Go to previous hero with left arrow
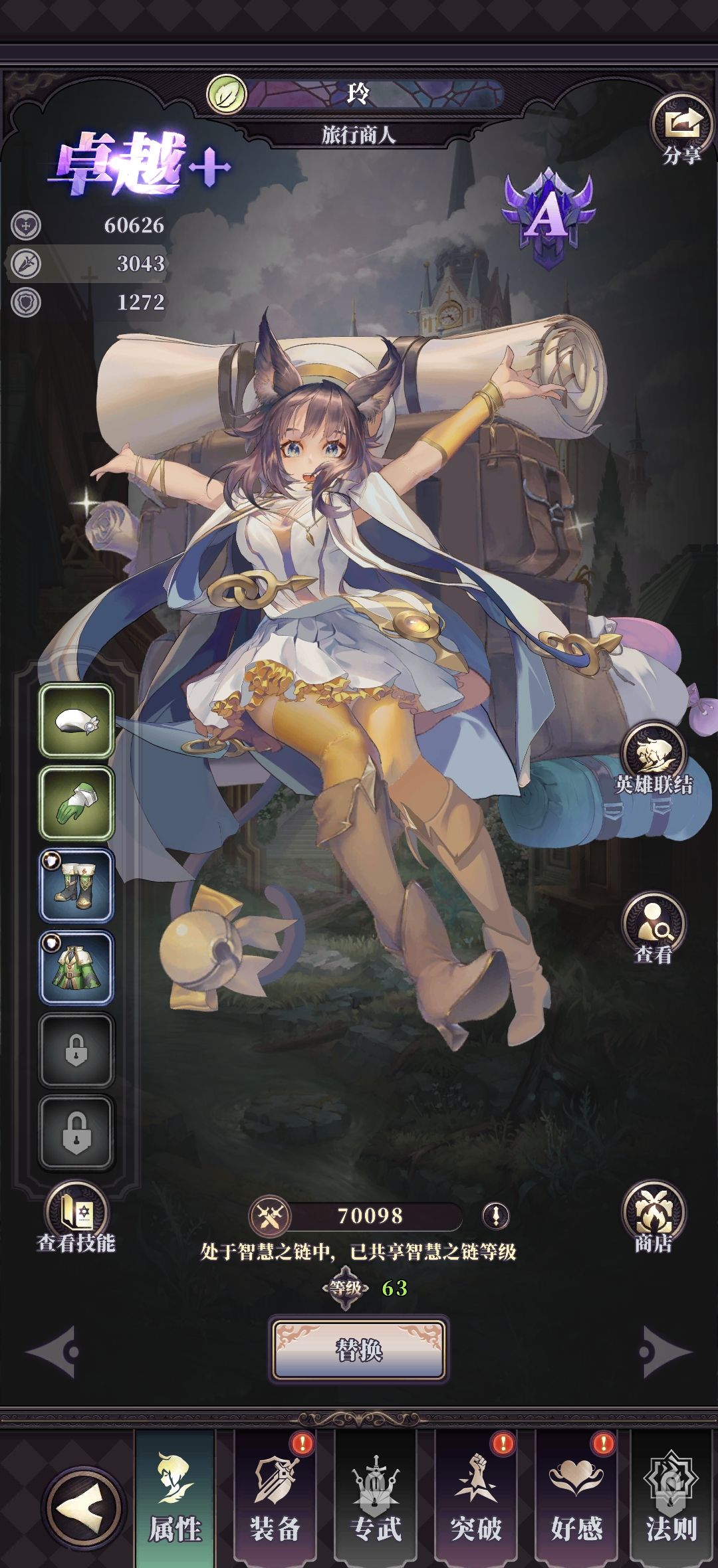Screen dimensions: 718x1568 [53, 1351]
